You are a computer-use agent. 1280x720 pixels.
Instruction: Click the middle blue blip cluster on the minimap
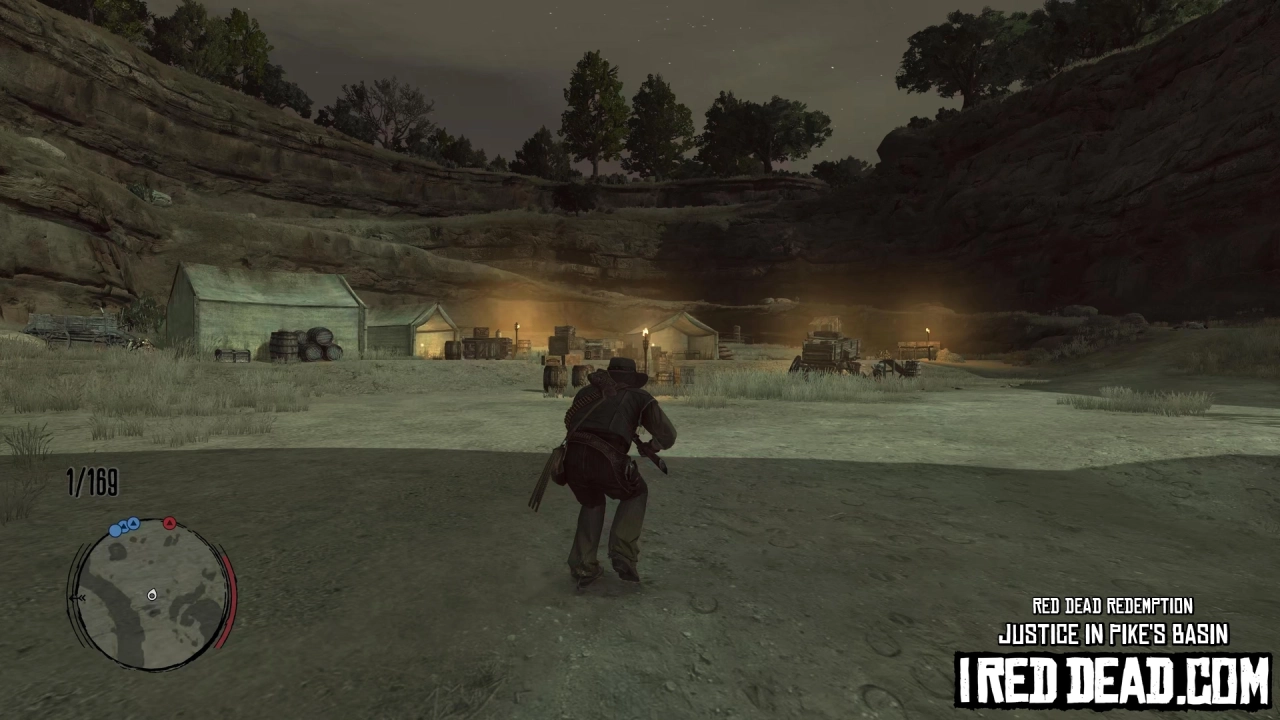coord(123,527)
